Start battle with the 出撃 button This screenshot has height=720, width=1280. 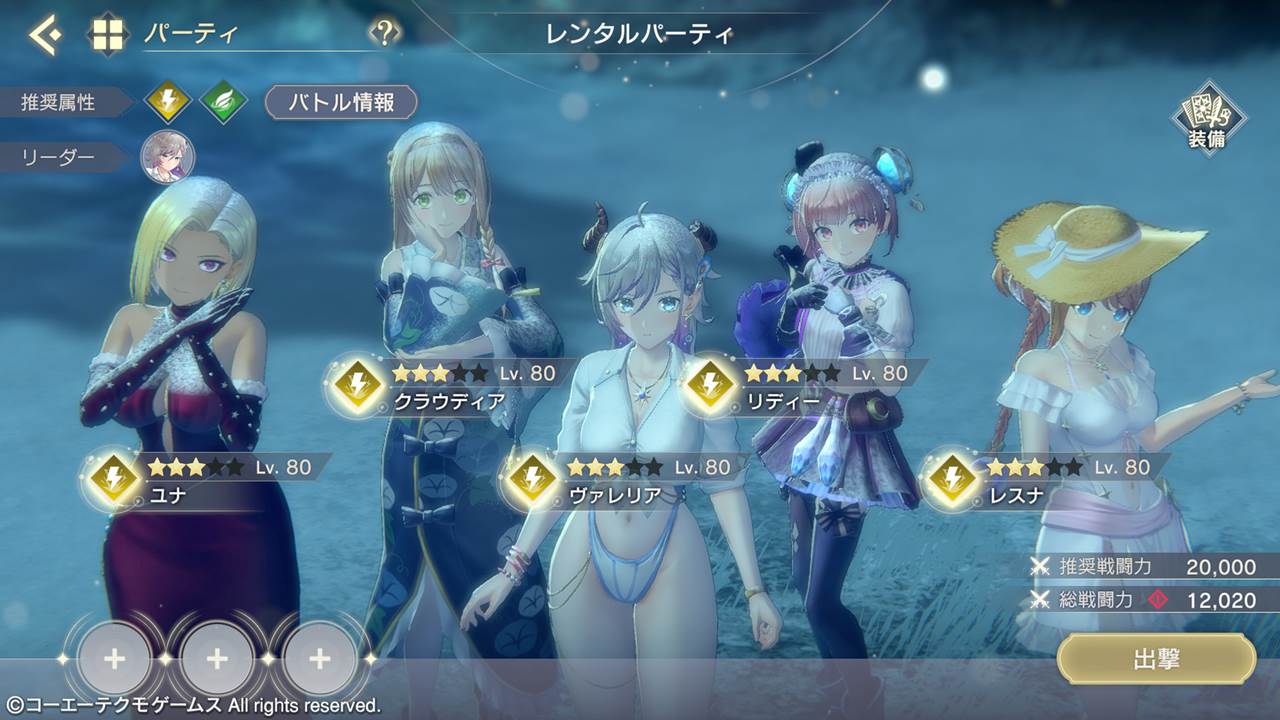click(1156, 659)
